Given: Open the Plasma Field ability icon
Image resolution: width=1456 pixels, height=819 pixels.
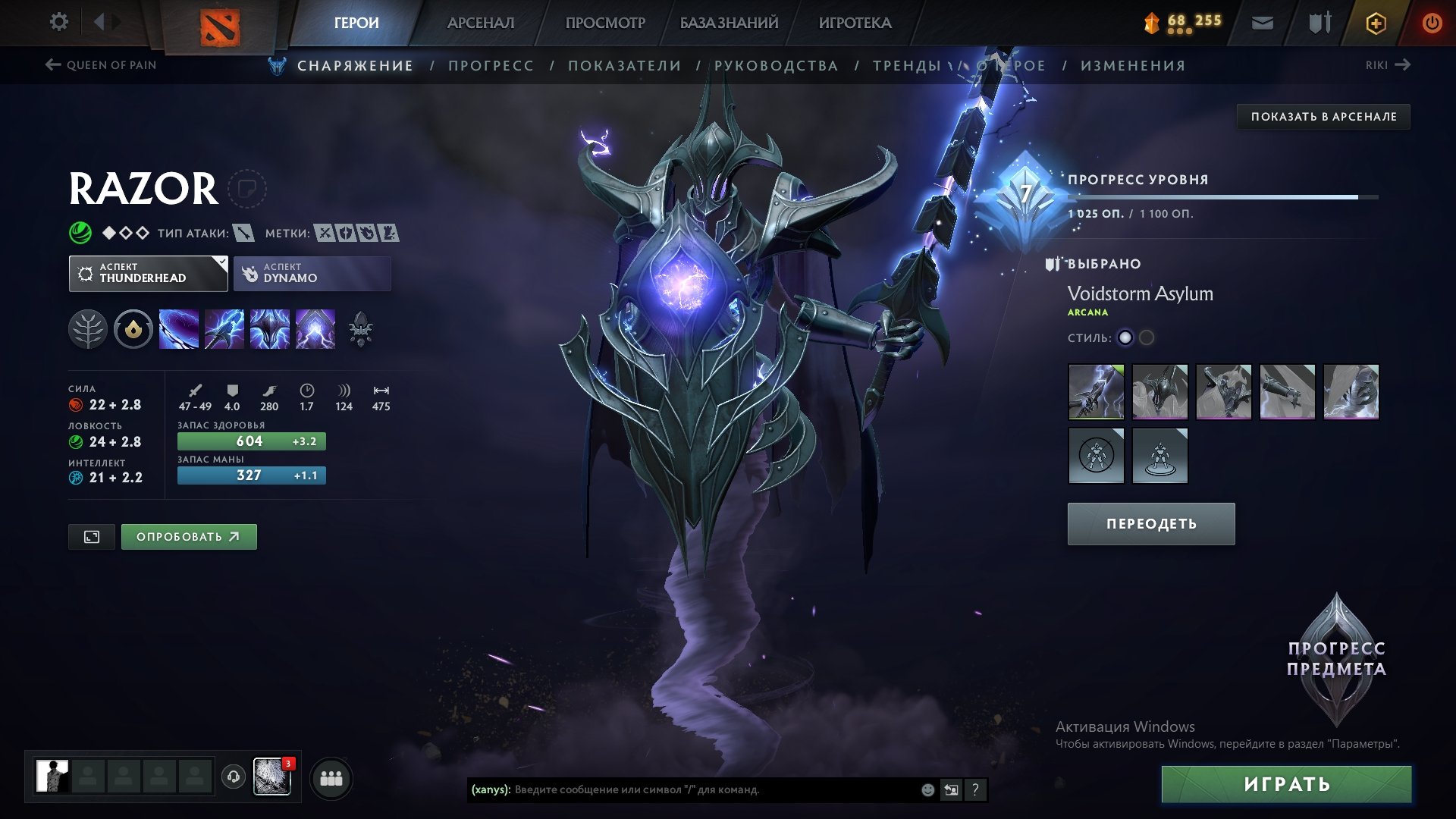Looking at the screenshot, I should tap(179, 329).
